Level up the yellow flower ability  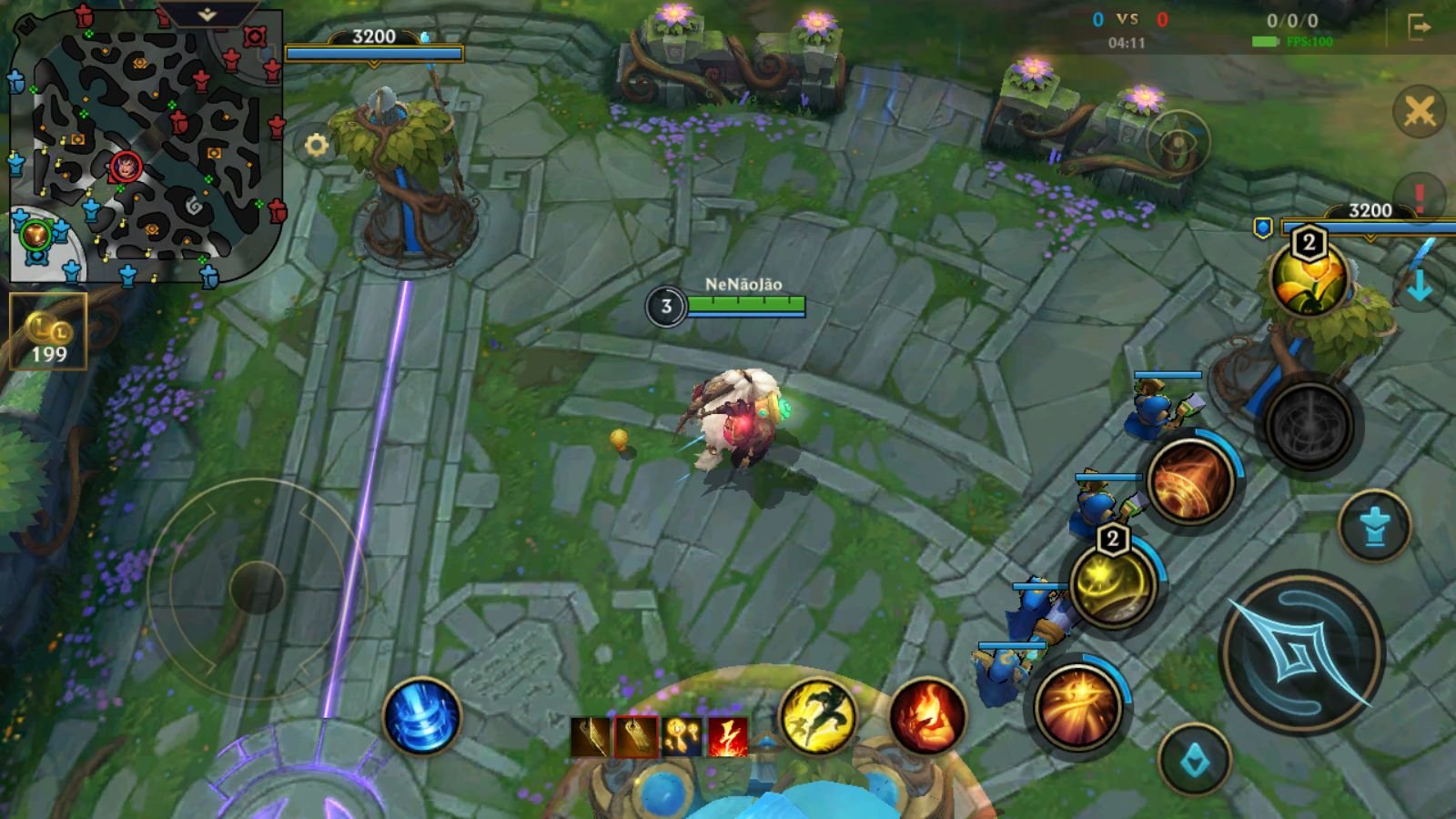tap(1308, 279)
